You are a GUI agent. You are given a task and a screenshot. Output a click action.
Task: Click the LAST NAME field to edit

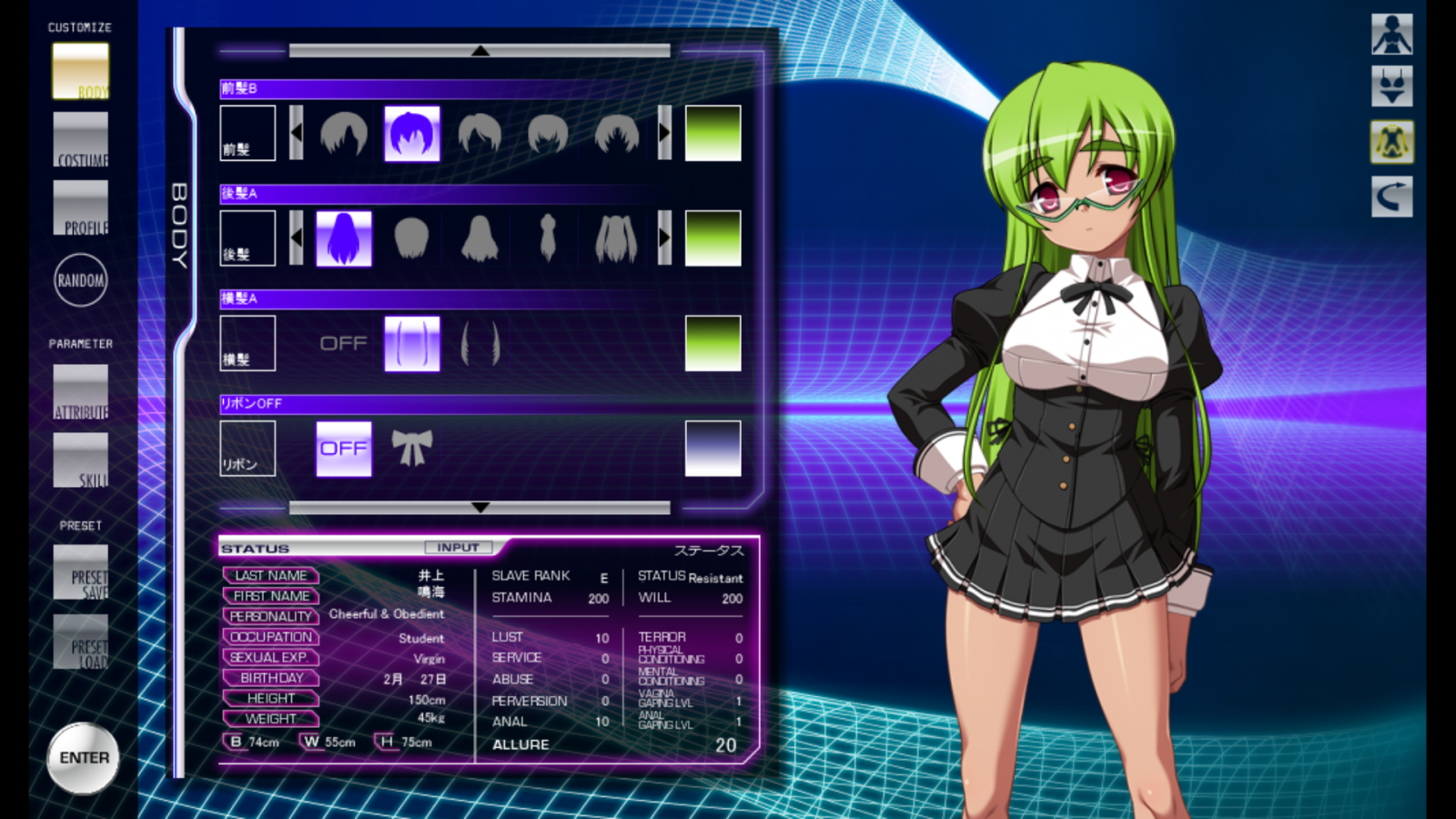[x=270, y=576]
